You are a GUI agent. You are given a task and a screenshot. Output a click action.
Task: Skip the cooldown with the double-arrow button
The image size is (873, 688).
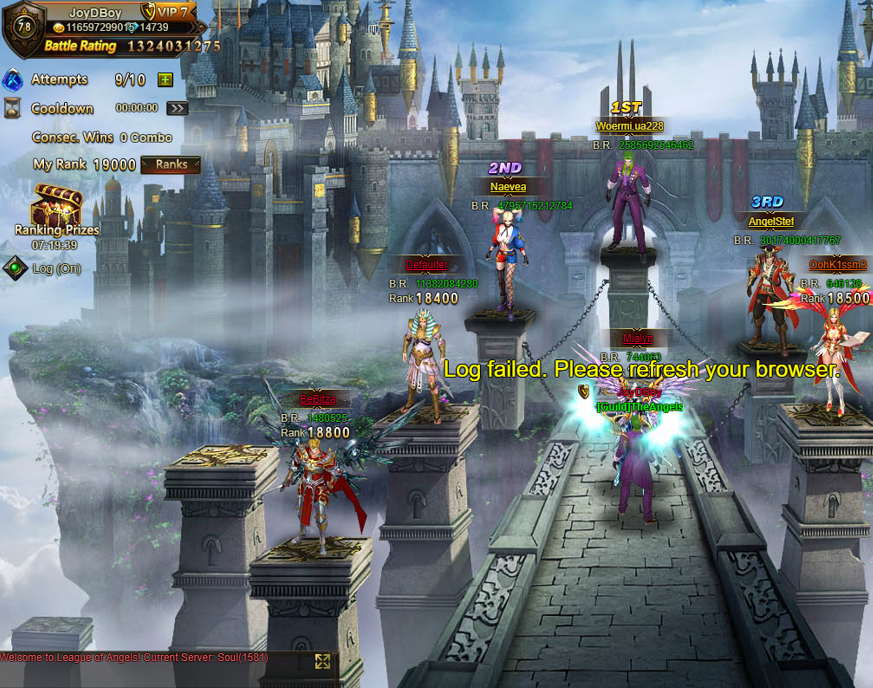pos(177,108)
